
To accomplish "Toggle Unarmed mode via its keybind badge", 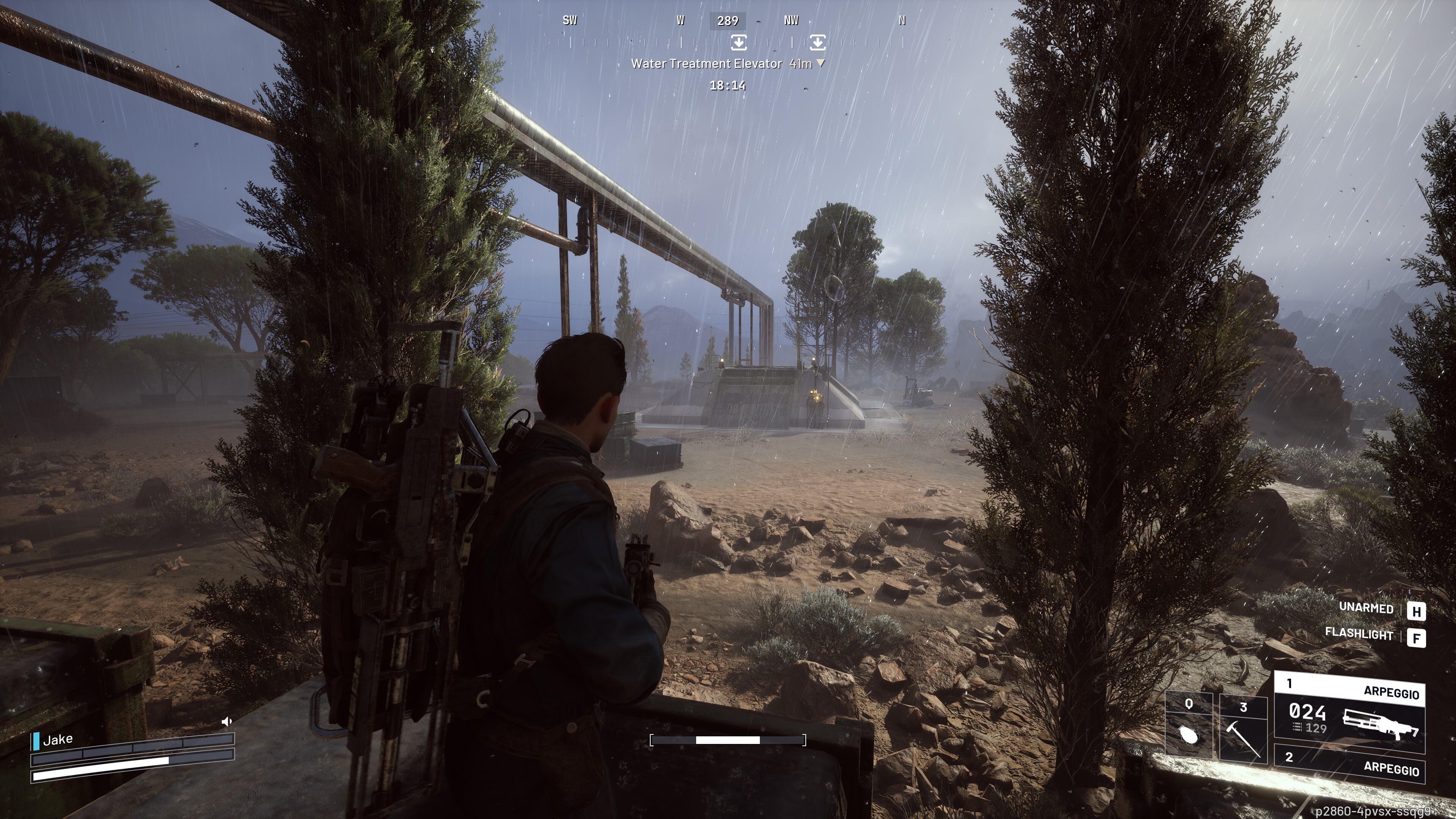I will click(x=1419, y=610).
